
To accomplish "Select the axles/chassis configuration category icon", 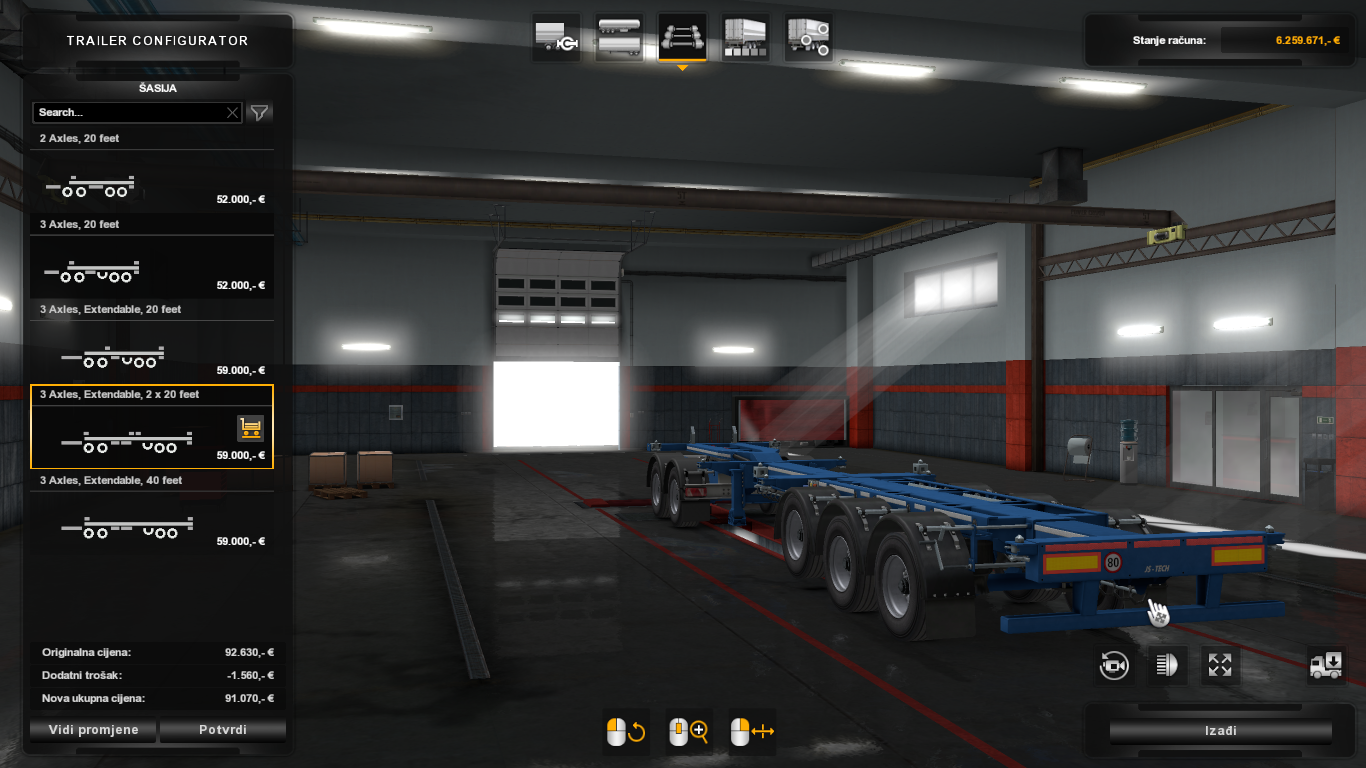I will (682, 36).
